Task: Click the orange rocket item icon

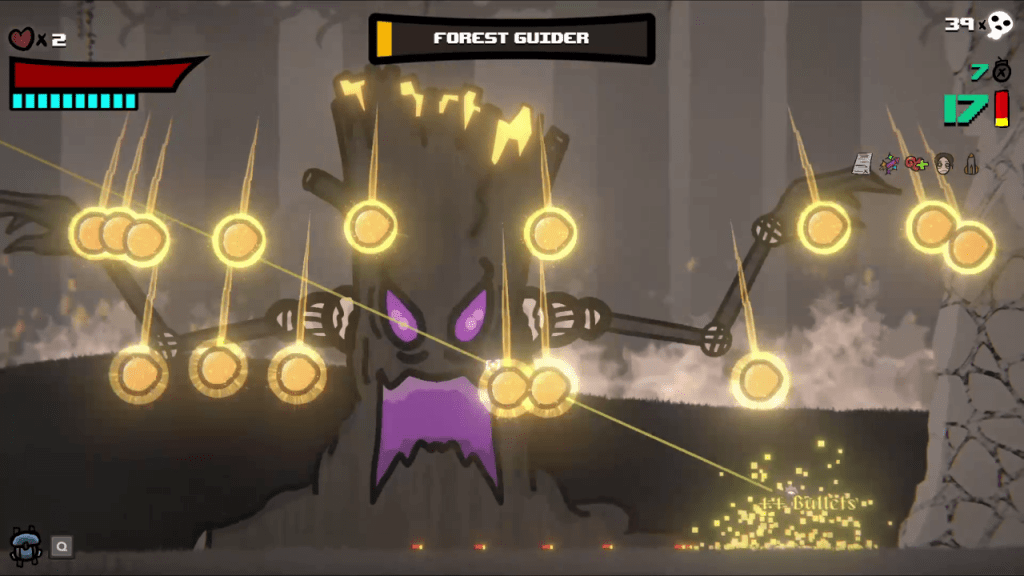Action: (970, 163)
